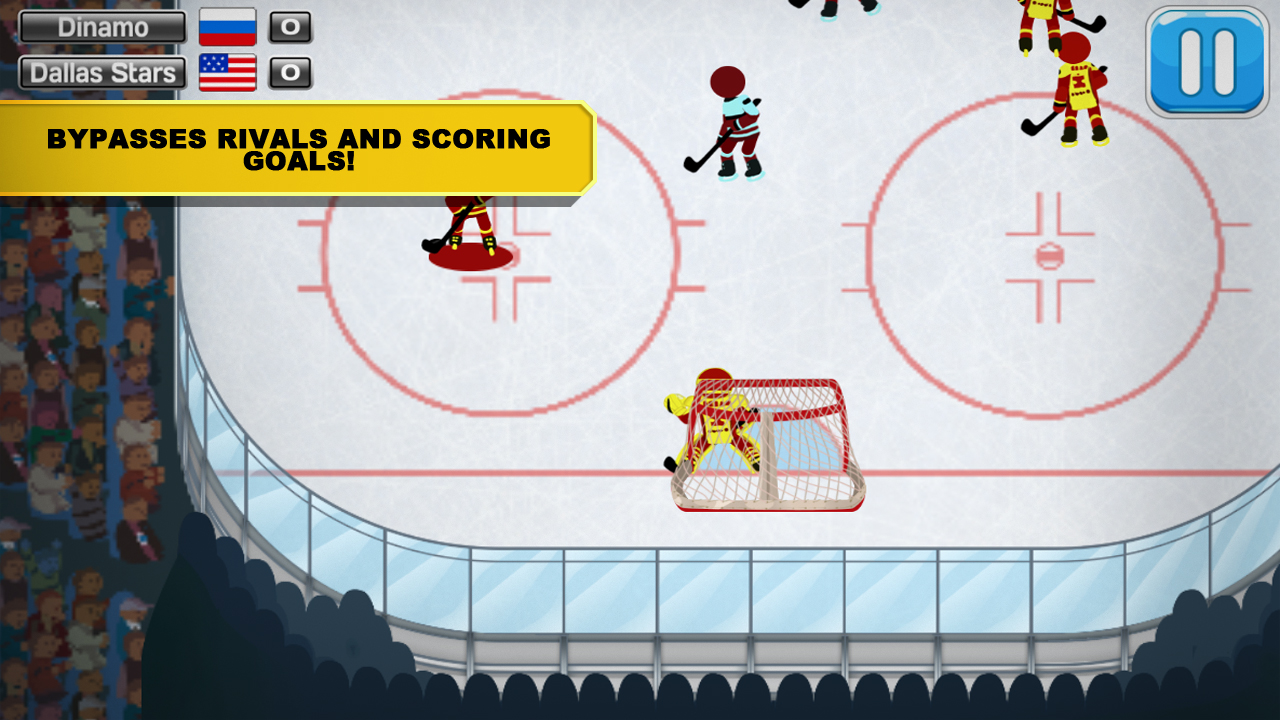Tap Dallas Stars' score counter showing zero
Screen dimensions: 1280x720
click(x=291, y=72)
